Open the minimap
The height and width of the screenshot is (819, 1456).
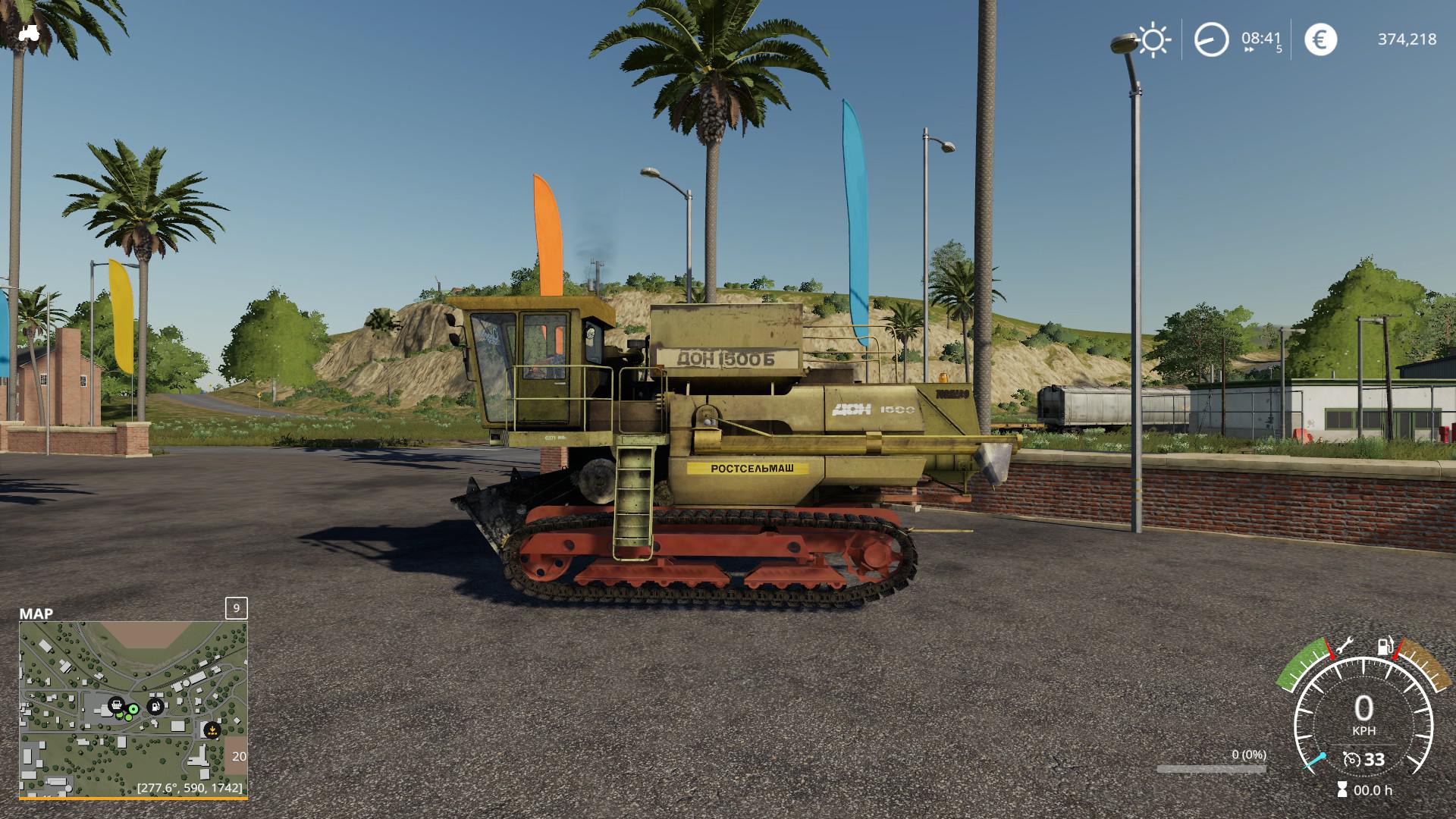pos(133,709)
